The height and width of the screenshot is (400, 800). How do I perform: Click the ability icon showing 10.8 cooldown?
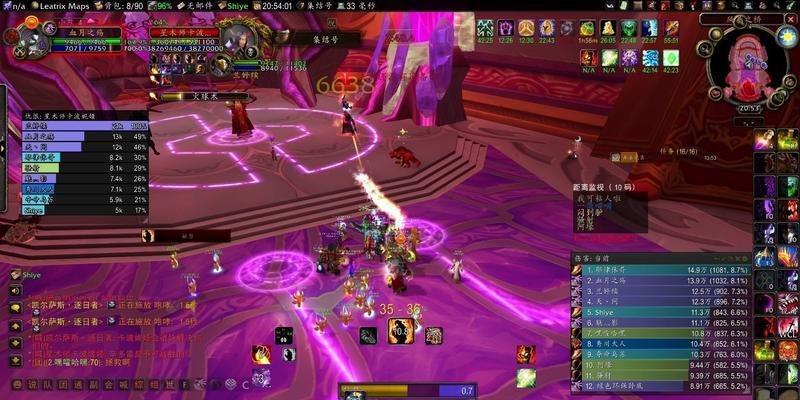click(x=401, y=330)
